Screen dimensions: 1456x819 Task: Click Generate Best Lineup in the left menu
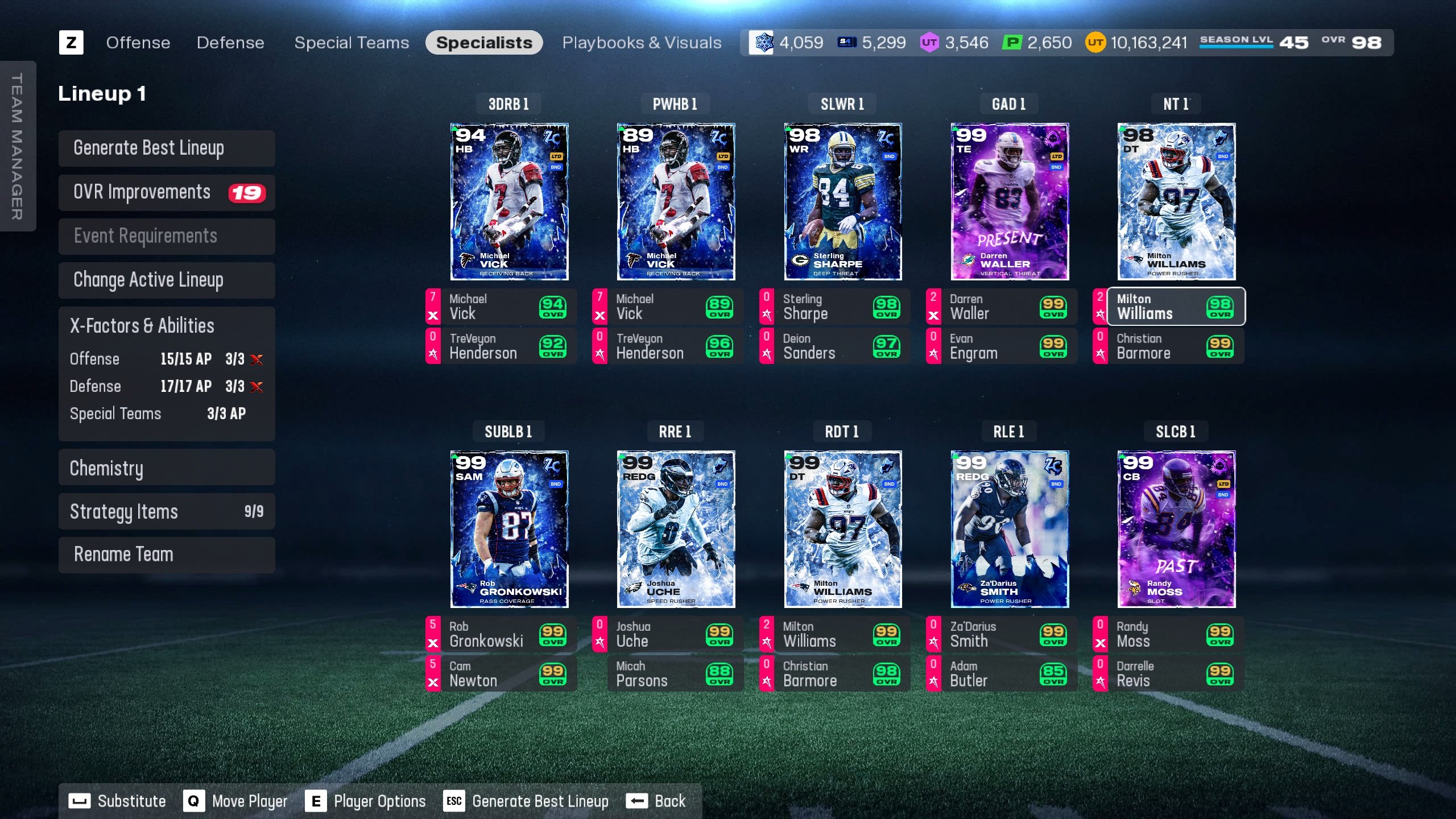[x=167, y=148]
